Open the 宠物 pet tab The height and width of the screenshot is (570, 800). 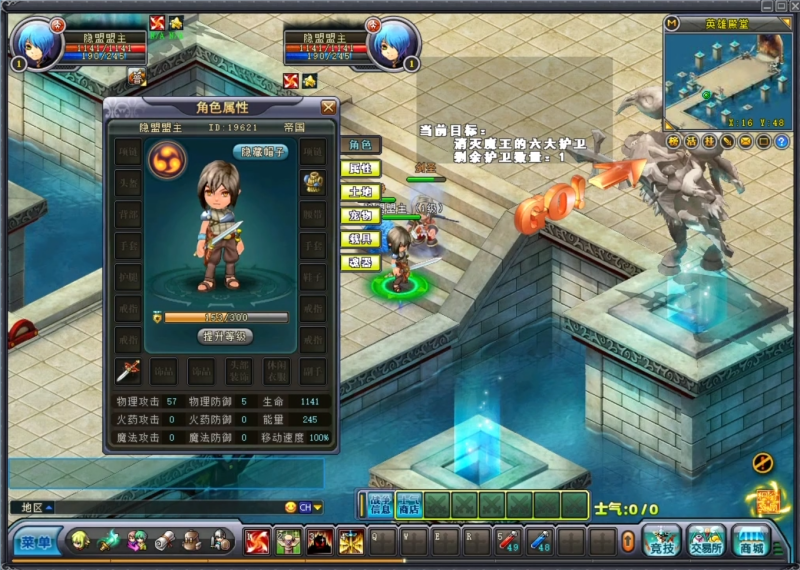[x=360, y=215]
